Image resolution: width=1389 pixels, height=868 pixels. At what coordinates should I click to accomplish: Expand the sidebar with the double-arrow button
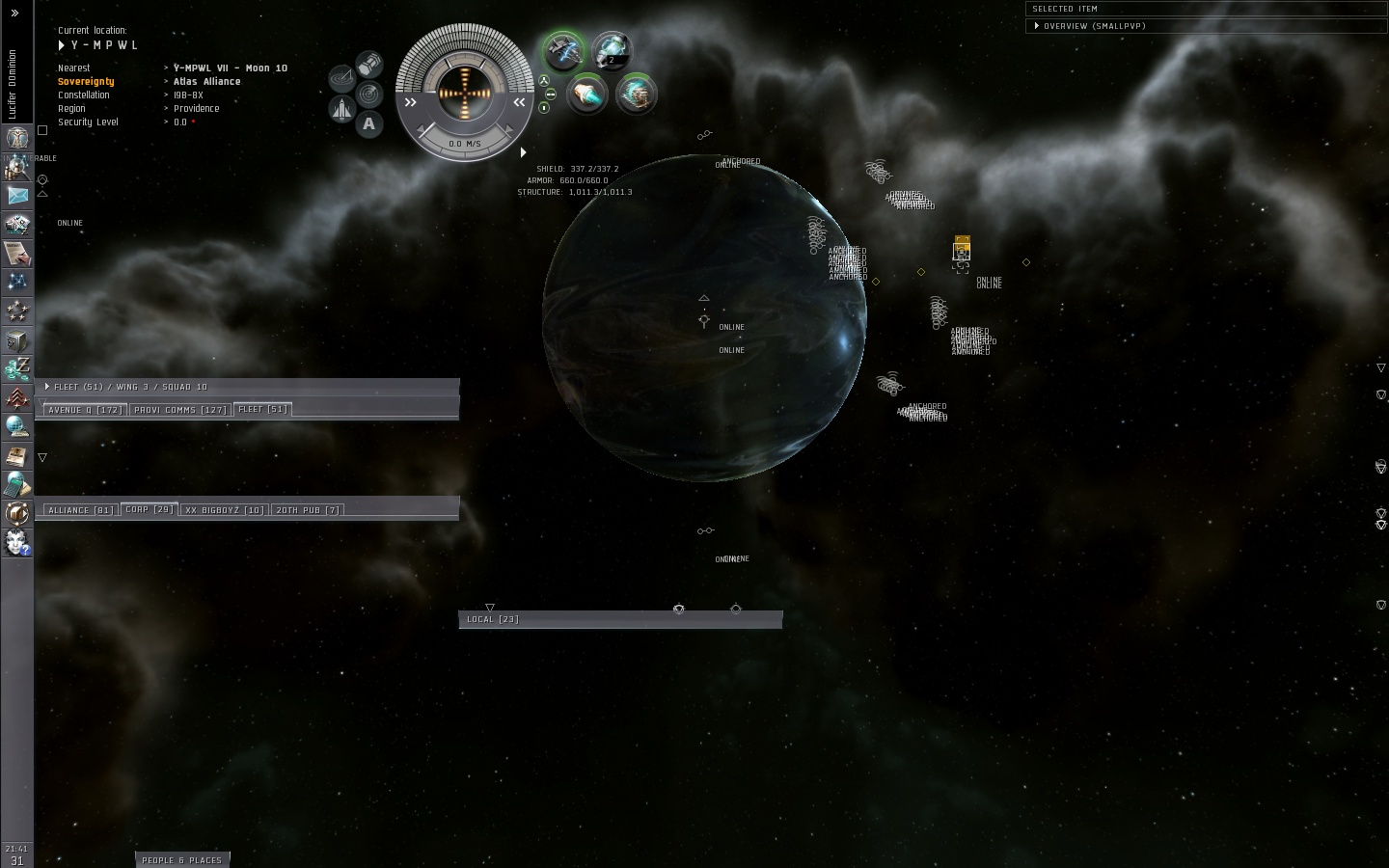point(14,13)
